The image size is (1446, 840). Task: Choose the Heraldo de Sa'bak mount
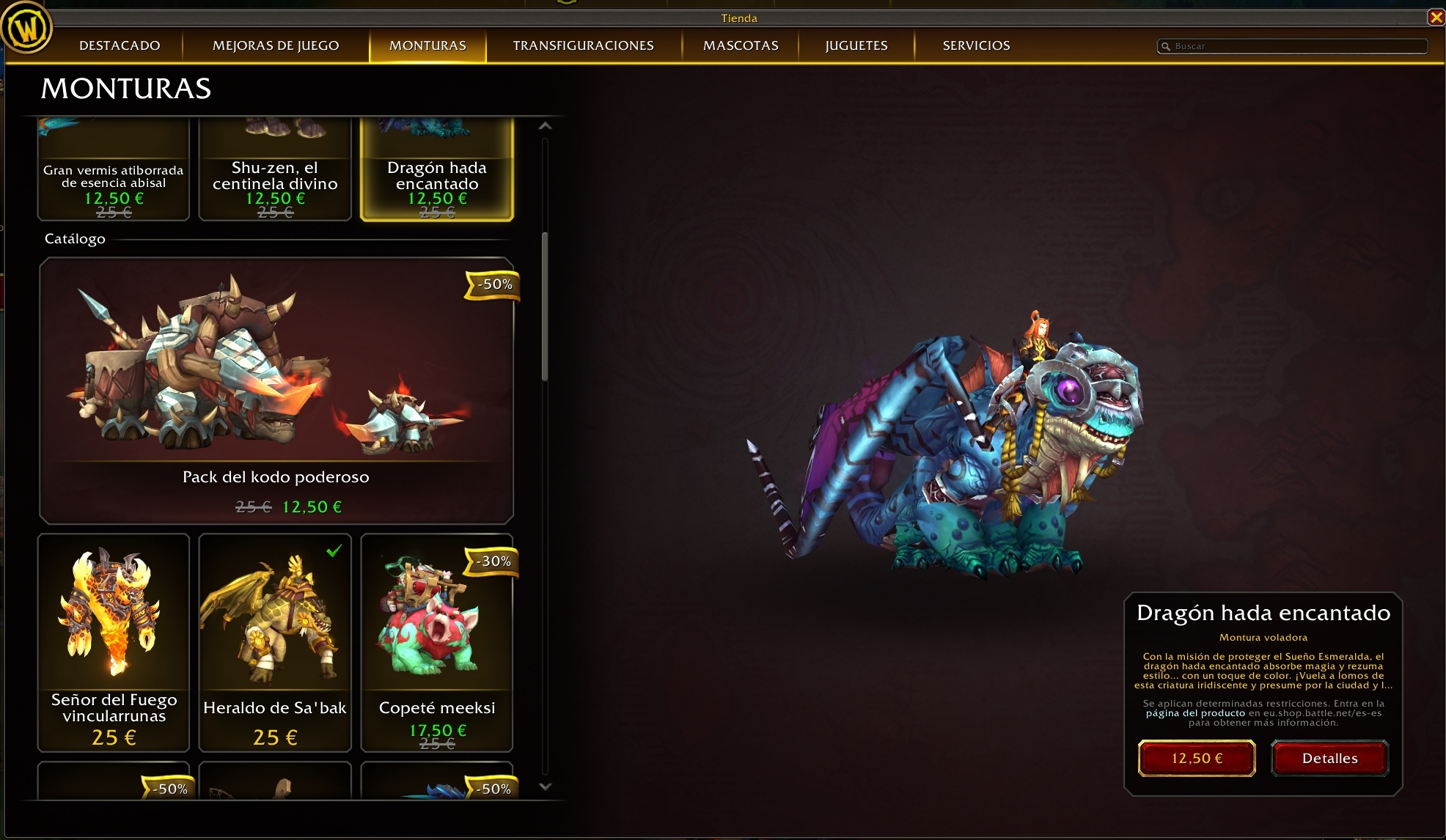click(275, 641)
